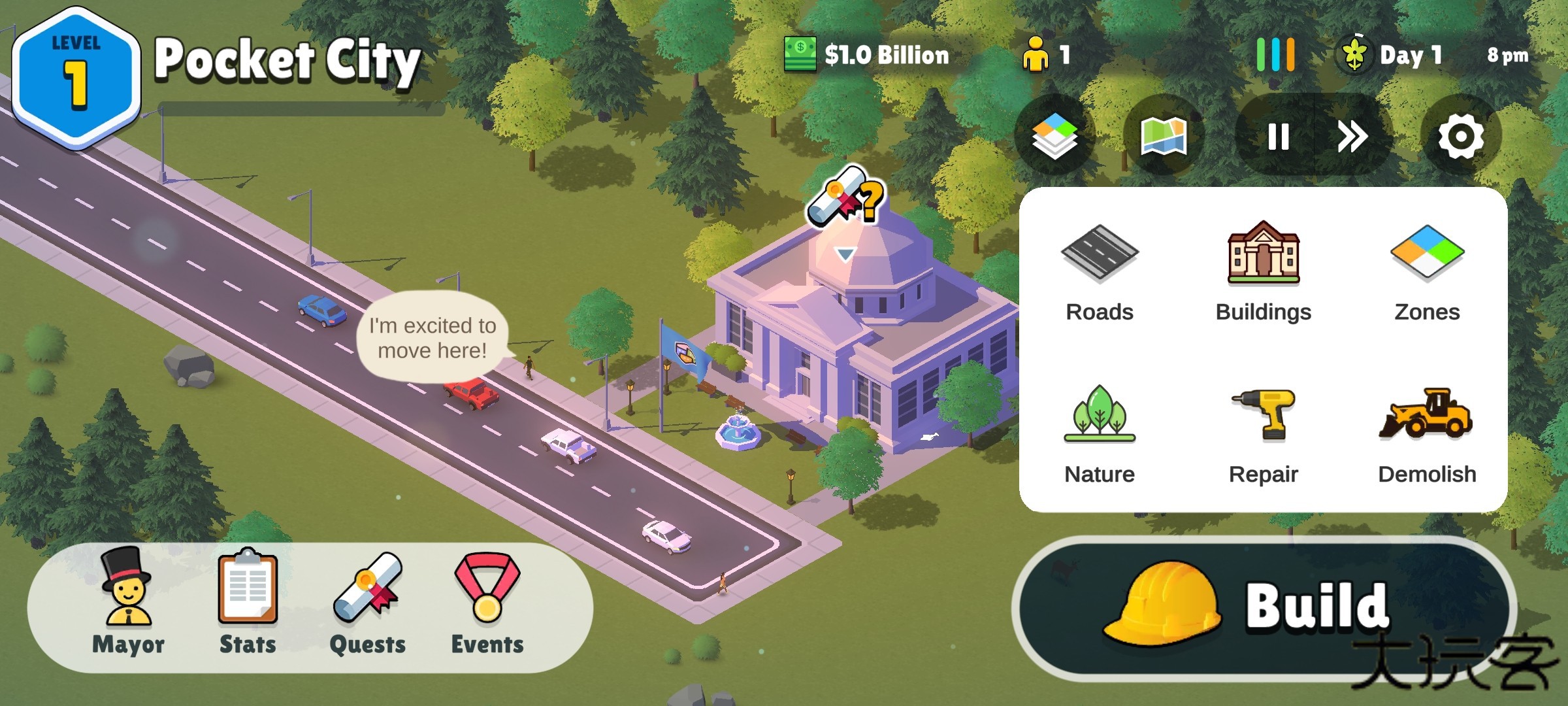Image resolution: width=1568 pixels, height=706 pixels.
Task: Open the gear settings menu
Action: [x=1461, y=137]
